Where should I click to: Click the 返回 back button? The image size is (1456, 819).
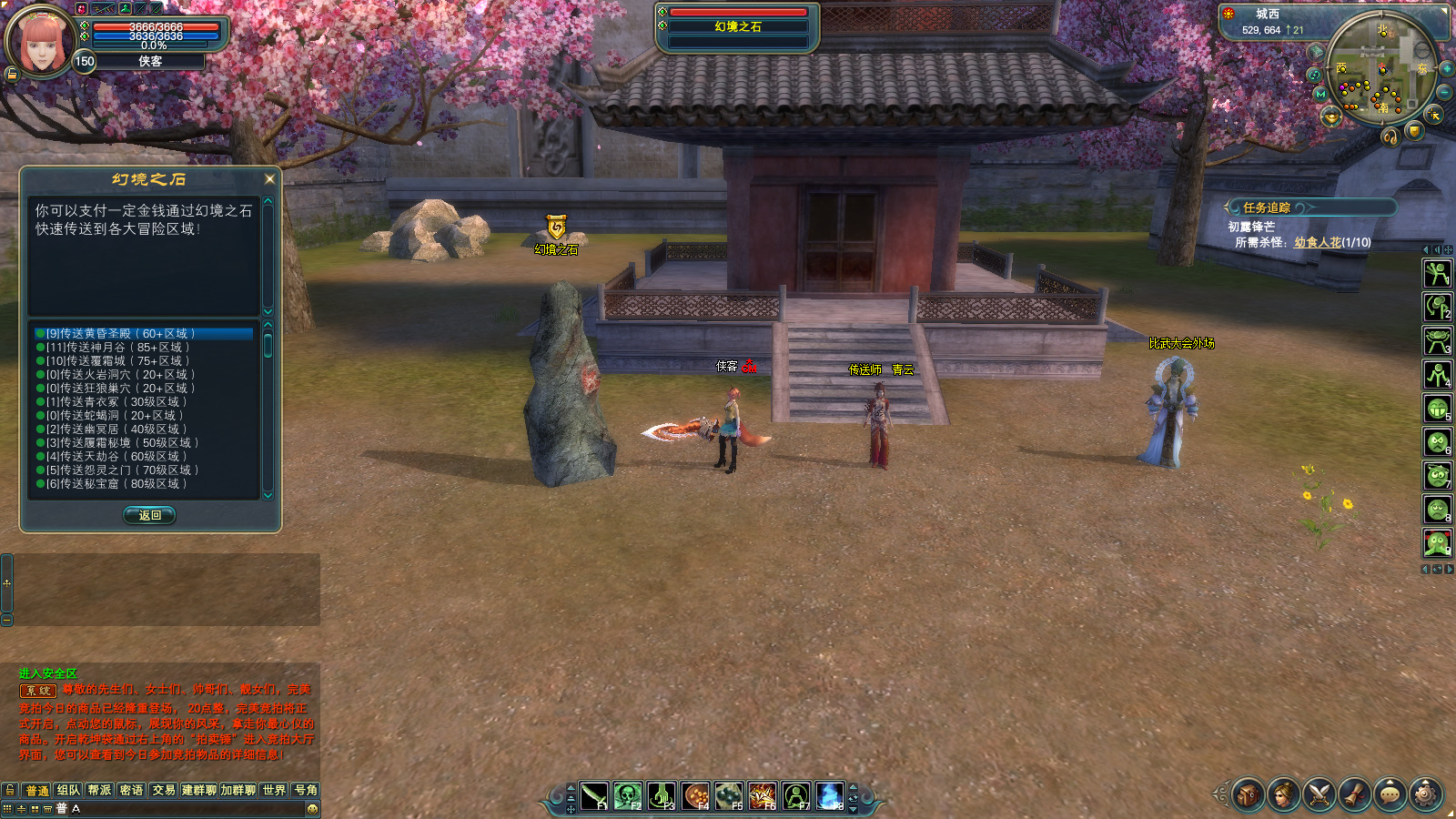click(150, 515)
